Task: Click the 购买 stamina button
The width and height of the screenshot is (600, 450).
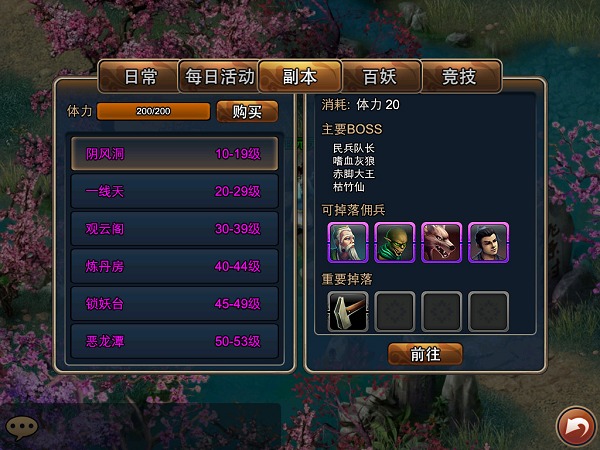Action: point(247,111)
